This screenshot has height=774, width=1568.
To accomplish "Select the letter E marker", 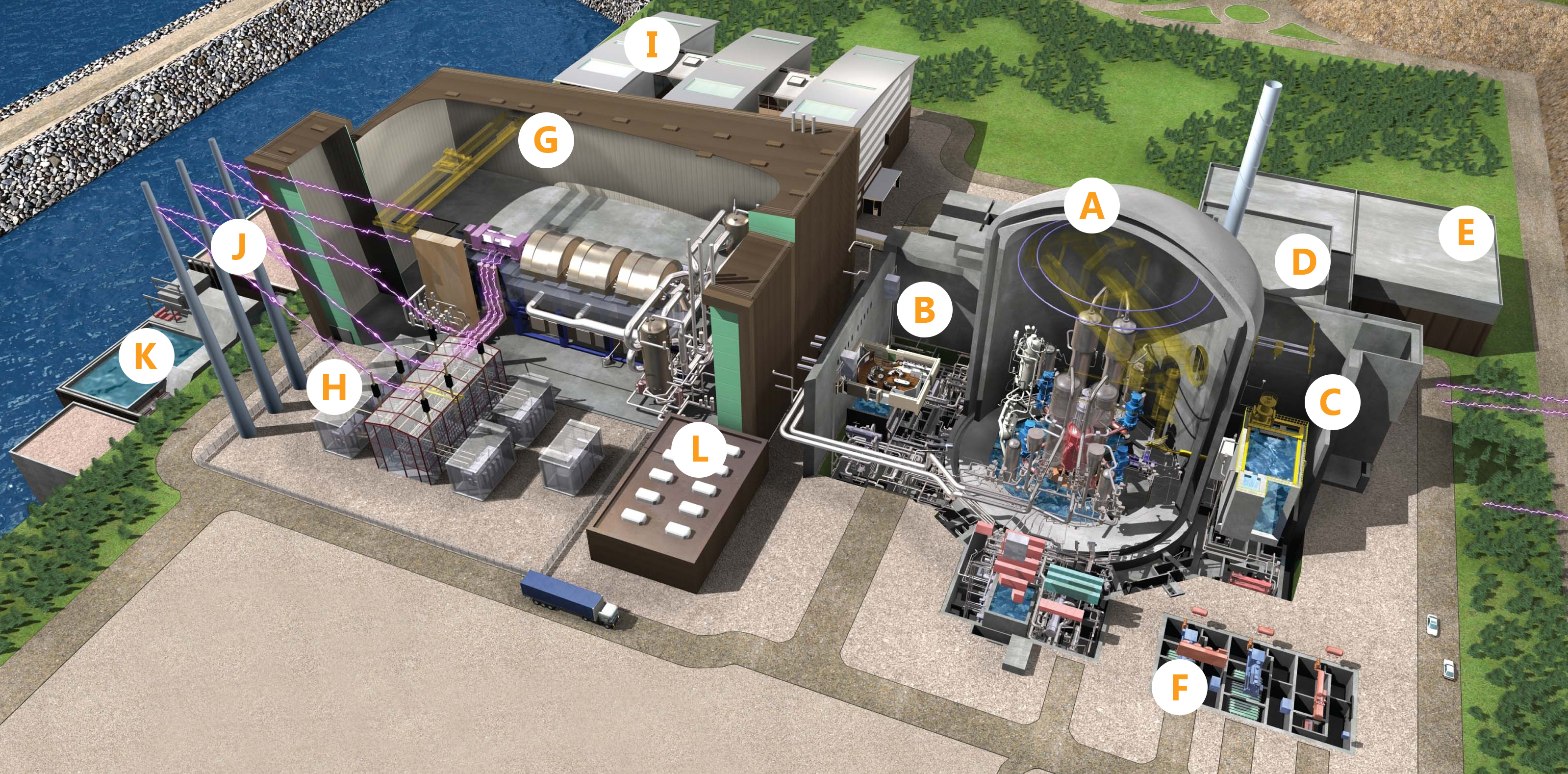I will 1466,233.
